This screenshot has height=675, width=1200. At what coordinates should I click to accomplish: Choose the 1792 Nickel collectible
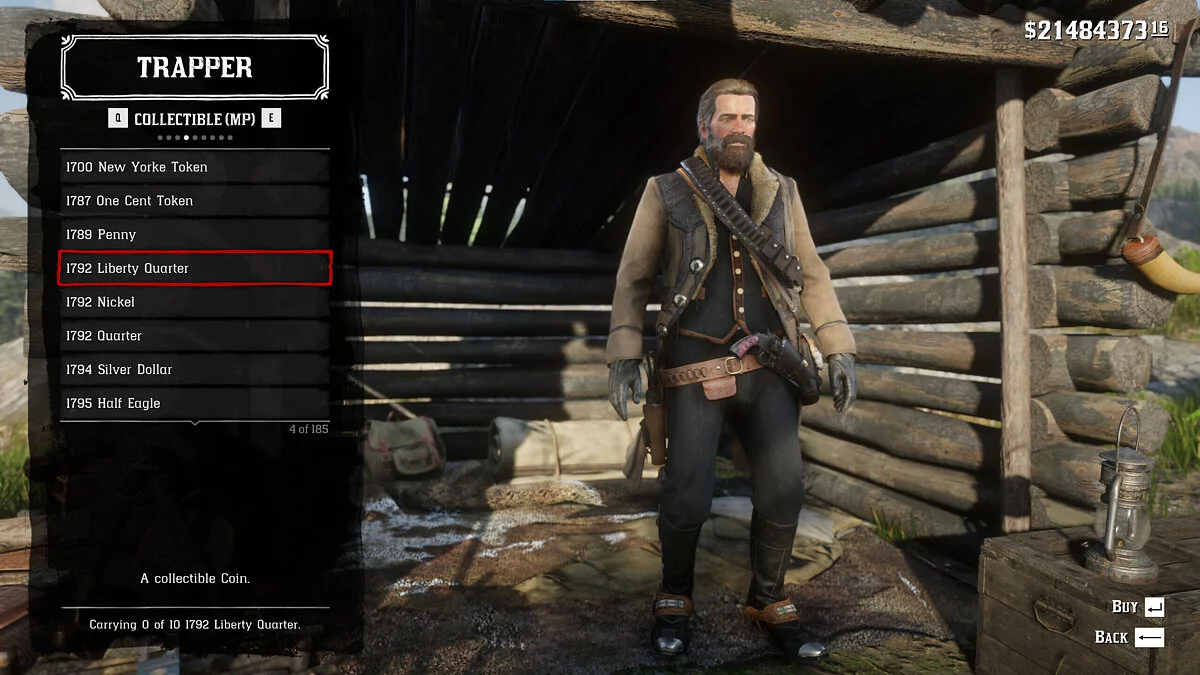pos(195,302)
